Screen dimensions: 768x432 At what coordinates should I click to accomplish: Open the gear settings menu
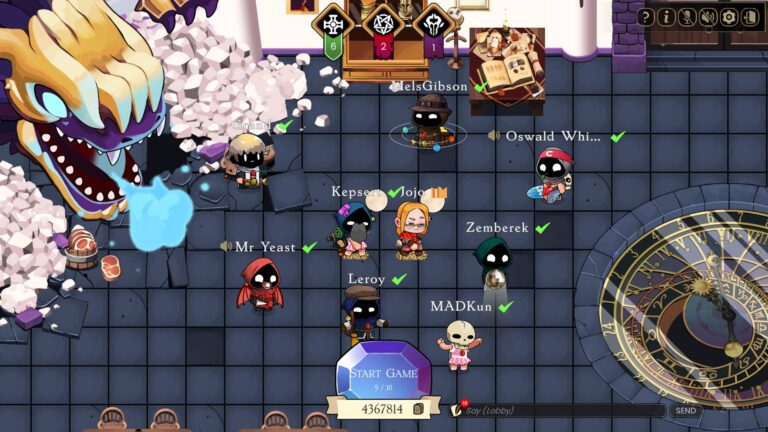point(728,17)
